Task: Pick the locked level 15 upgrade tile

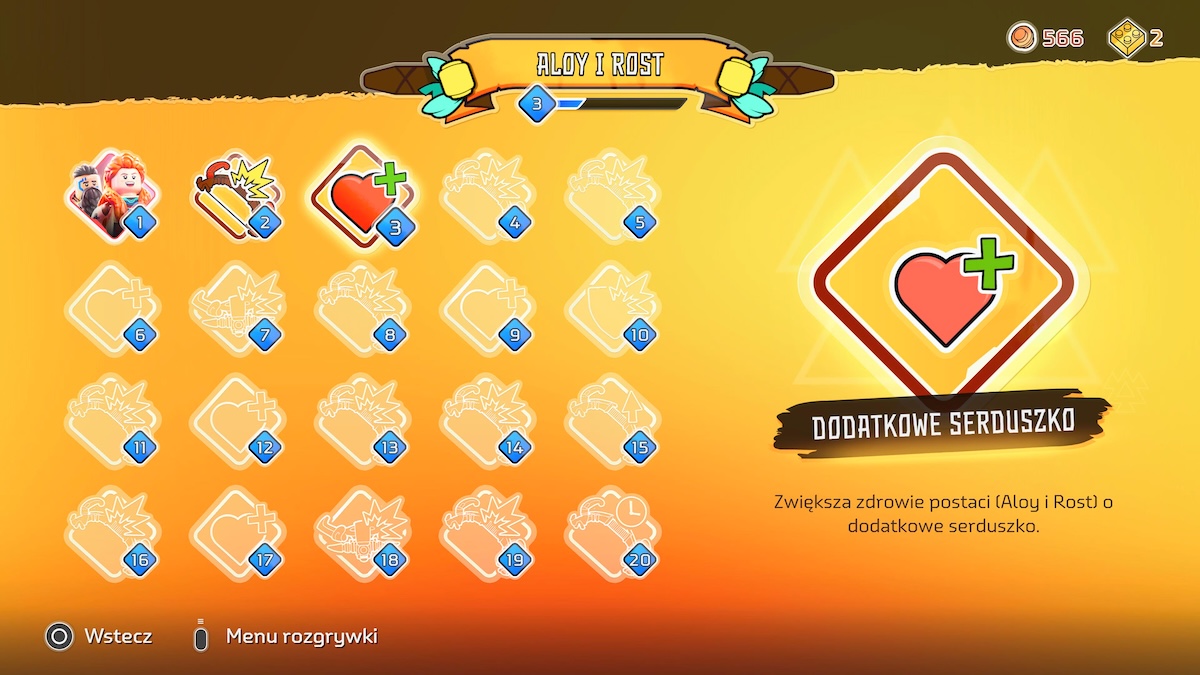Action: click(611, 422)
